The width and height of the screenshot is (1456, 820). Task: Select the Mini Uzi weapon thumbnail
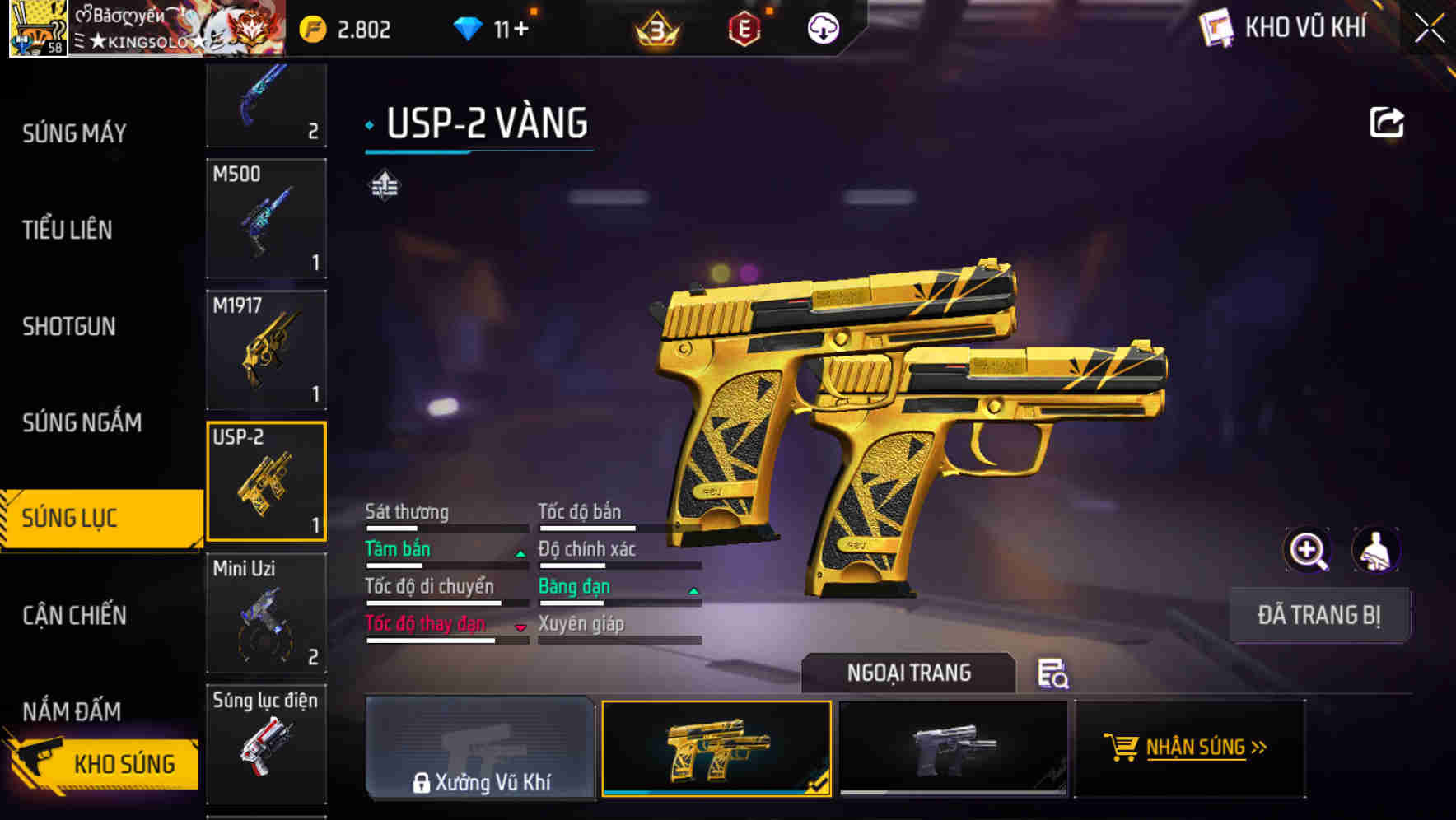[266, 613]
